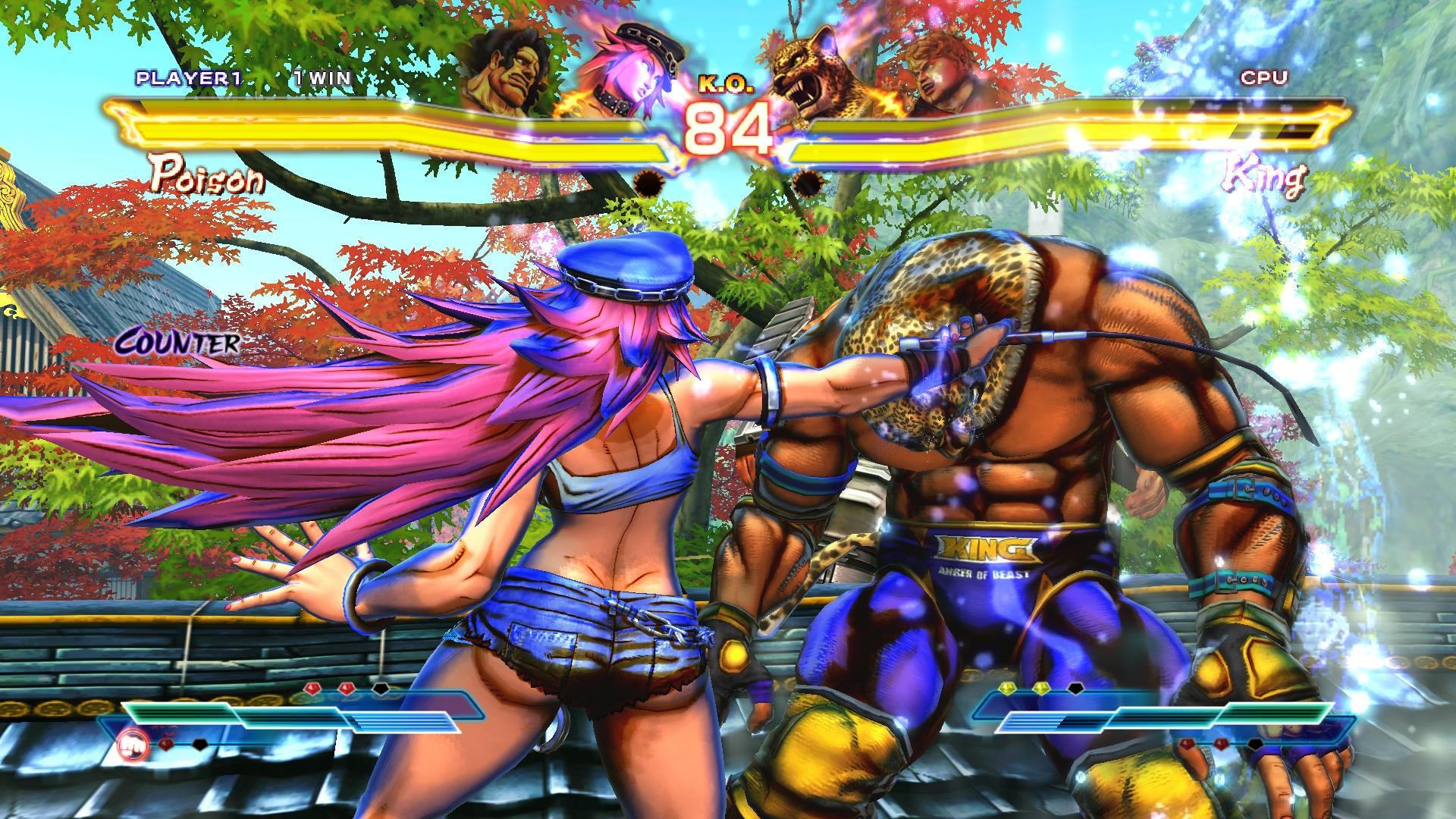This screenshot has width=1456, height=819.
Task: Expand the black gem slot near King's bottom gauge
Action: [x=1255, y=745]
